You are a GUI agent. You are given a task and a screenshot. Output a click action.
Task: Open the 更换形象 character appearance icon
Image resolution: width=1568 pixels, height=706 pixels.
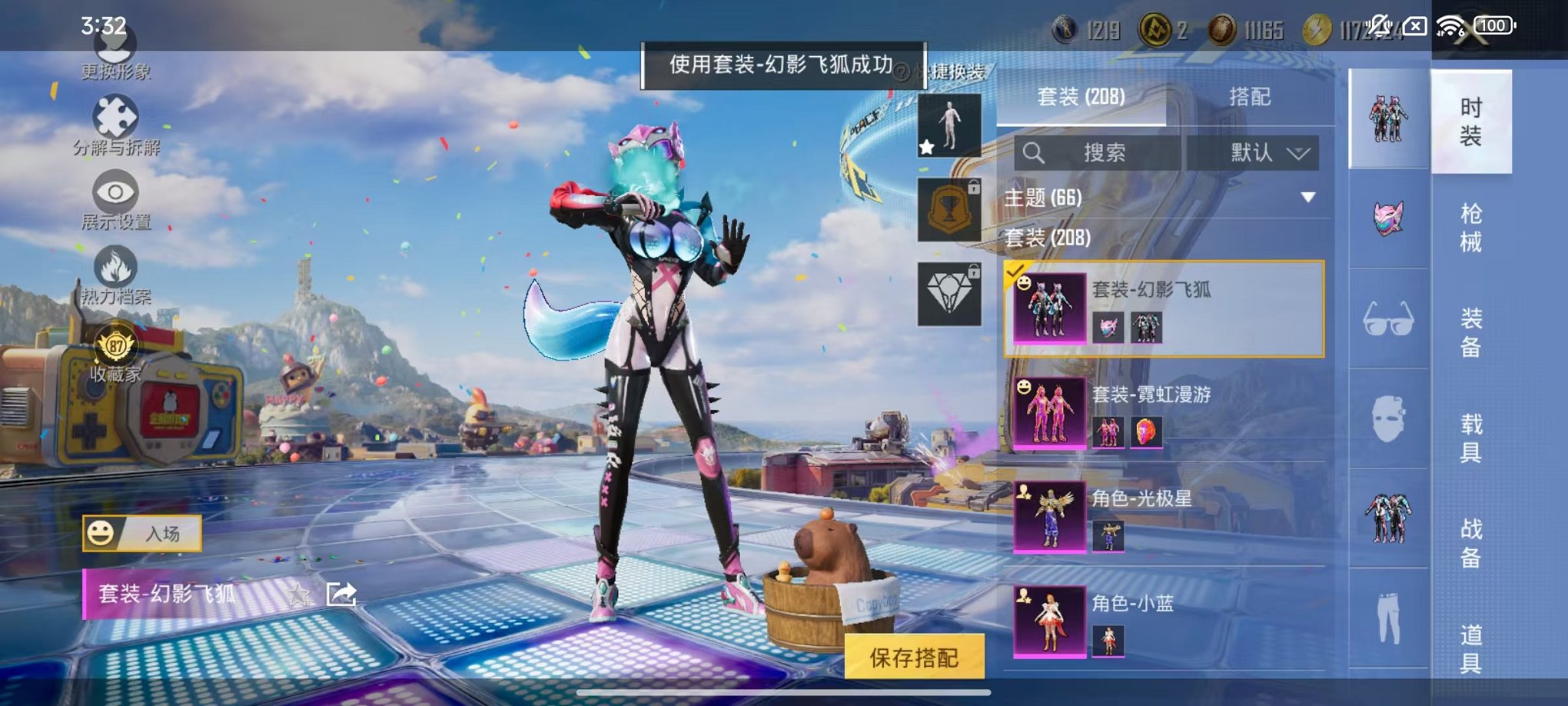point(115,52)
